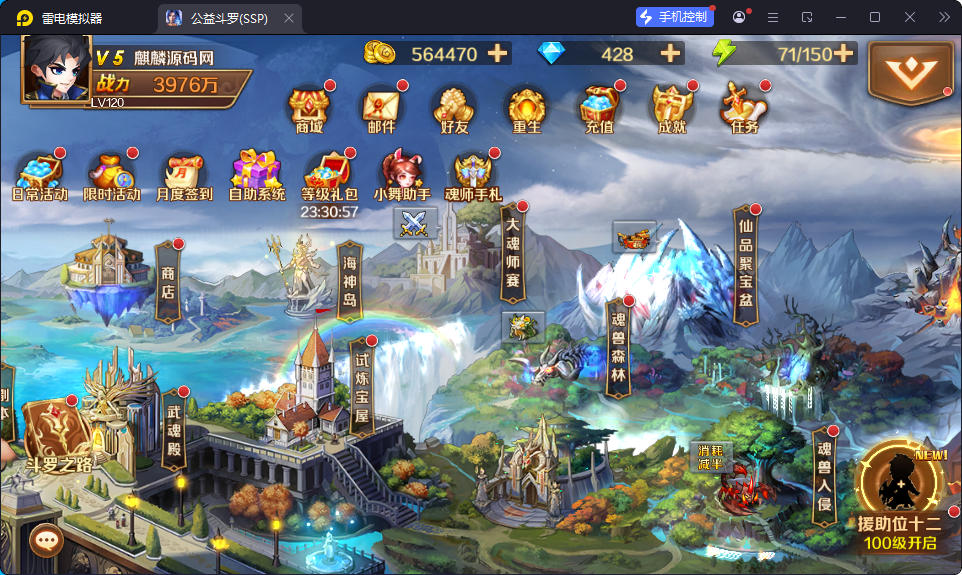Viewport: 962px width, 575px height.
Task: Open the 小舞助手 assistant
Action: [402, 177]
